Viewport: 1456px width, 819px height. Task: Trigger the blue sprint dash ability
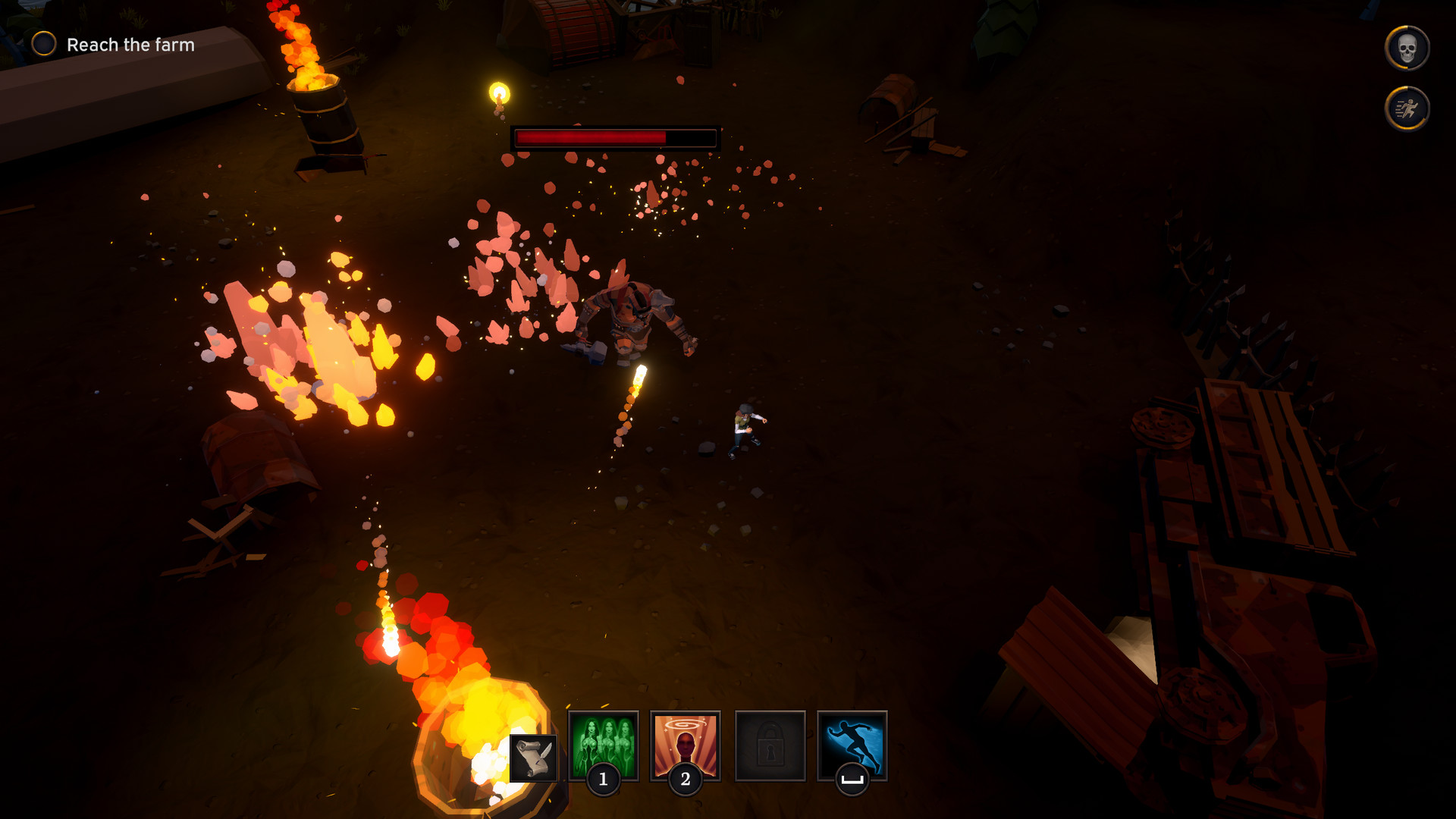click(x=852, y=745)
